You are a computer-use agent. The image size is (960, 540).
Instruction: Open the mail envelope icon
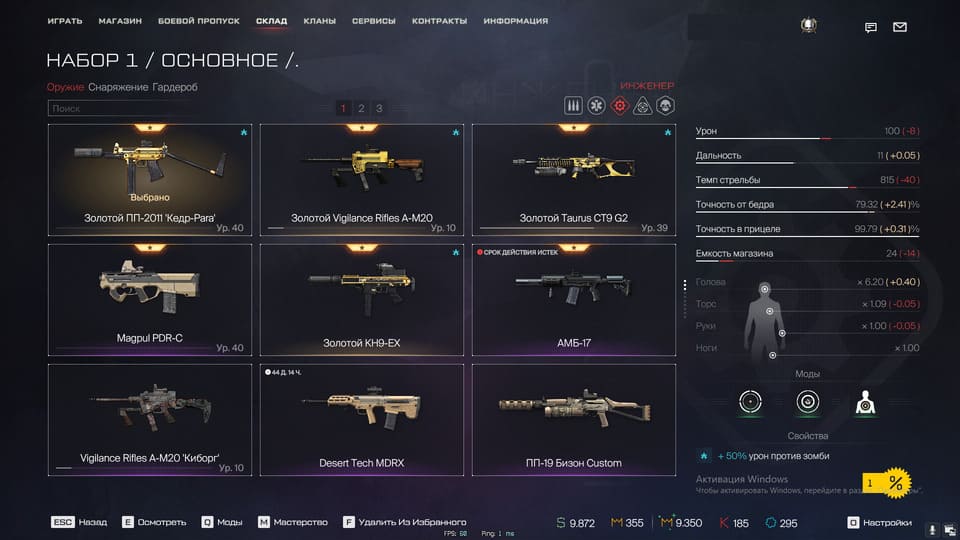coord(900,27)
